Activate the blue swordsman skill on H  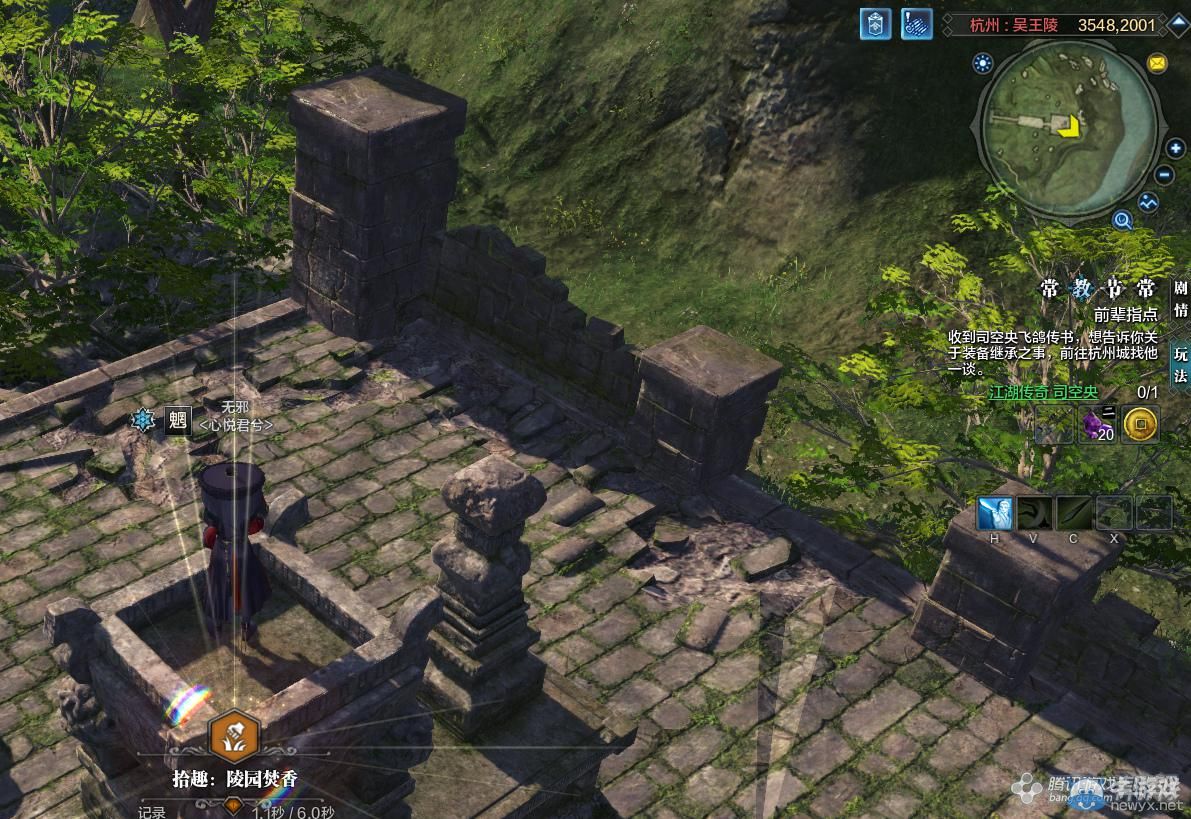pyautogui.click(x=995, y=514)
